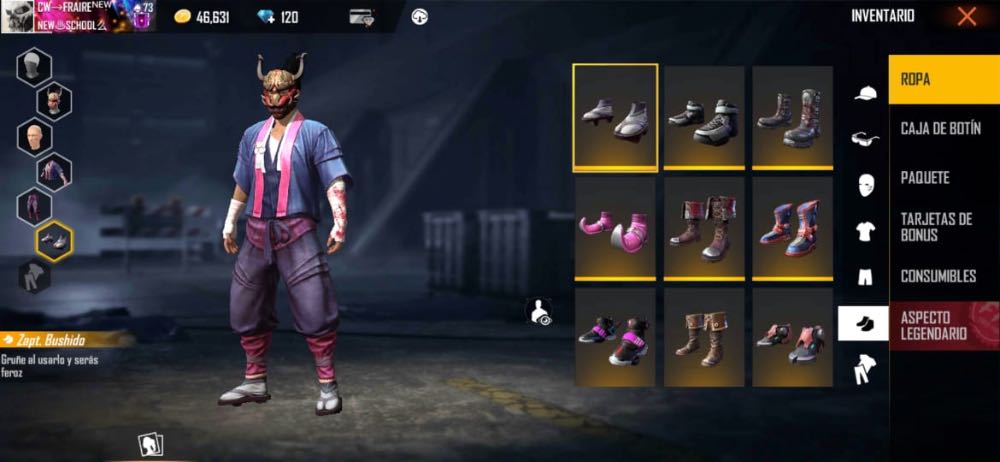Select the equipped purple pants slot
This screenshot has width=1000, height=462.
point(35,207)
